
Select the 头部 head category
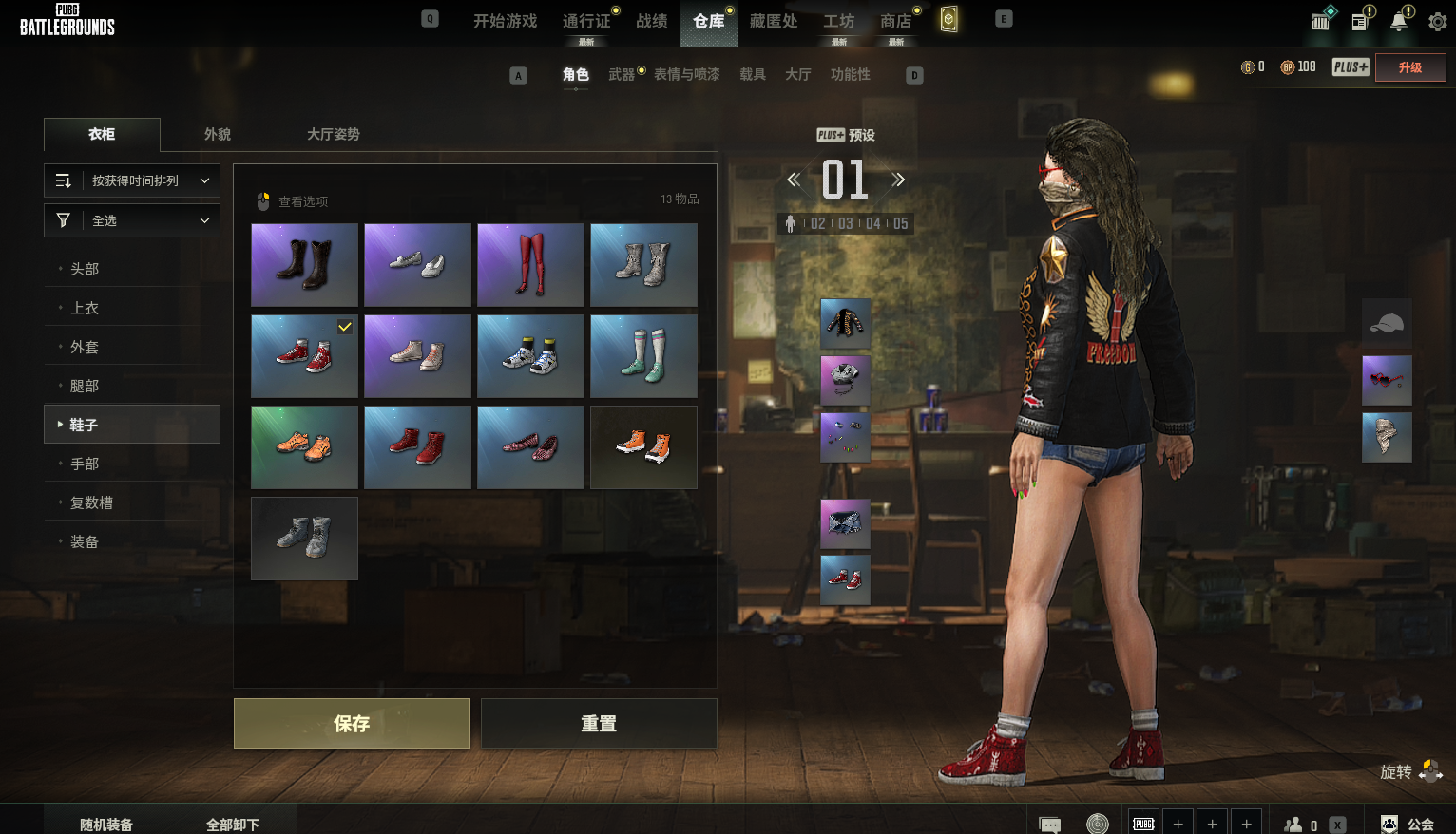[x=85, y=270]
